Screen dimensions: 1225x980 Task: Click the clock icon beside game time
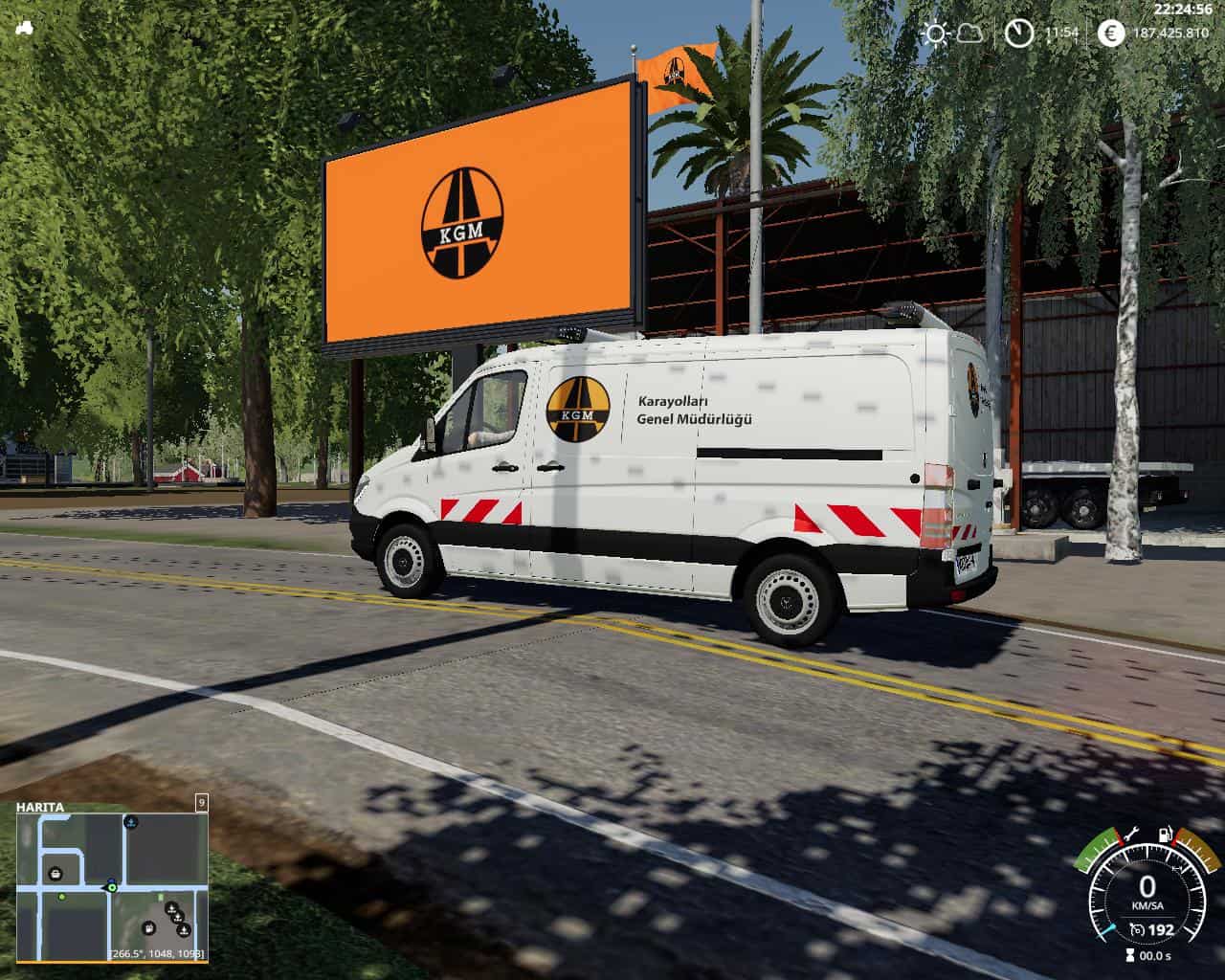(1019, 33)
